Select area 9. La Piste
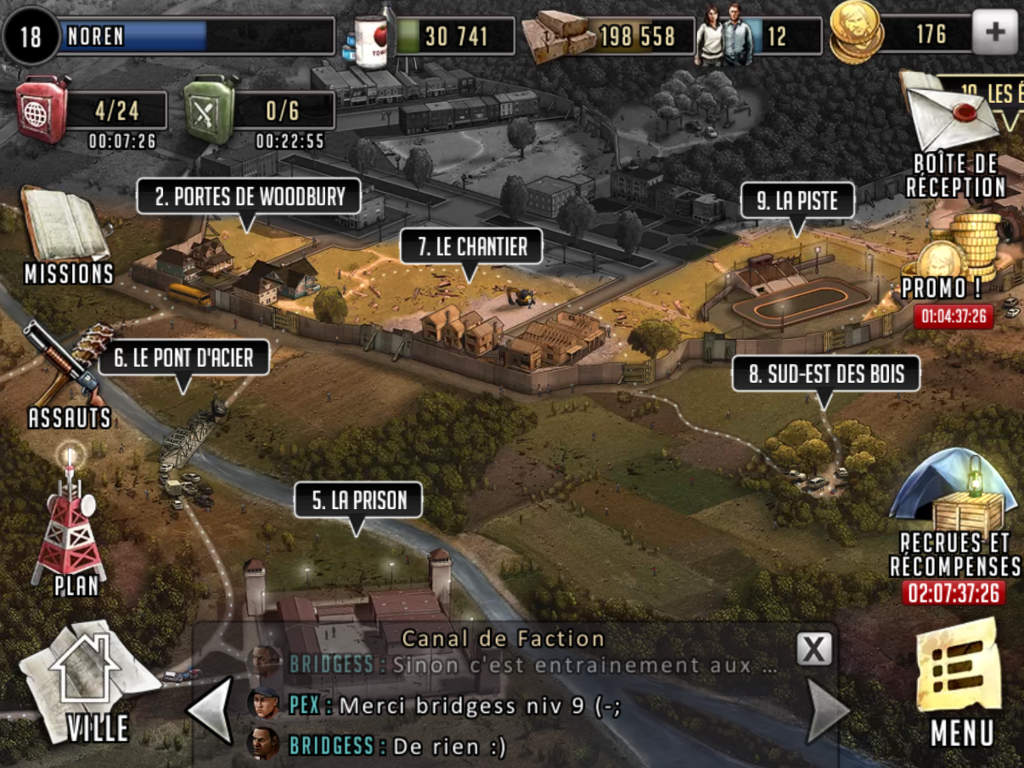The height and width of the screenshot is (768, 1024). coord(798,201)
